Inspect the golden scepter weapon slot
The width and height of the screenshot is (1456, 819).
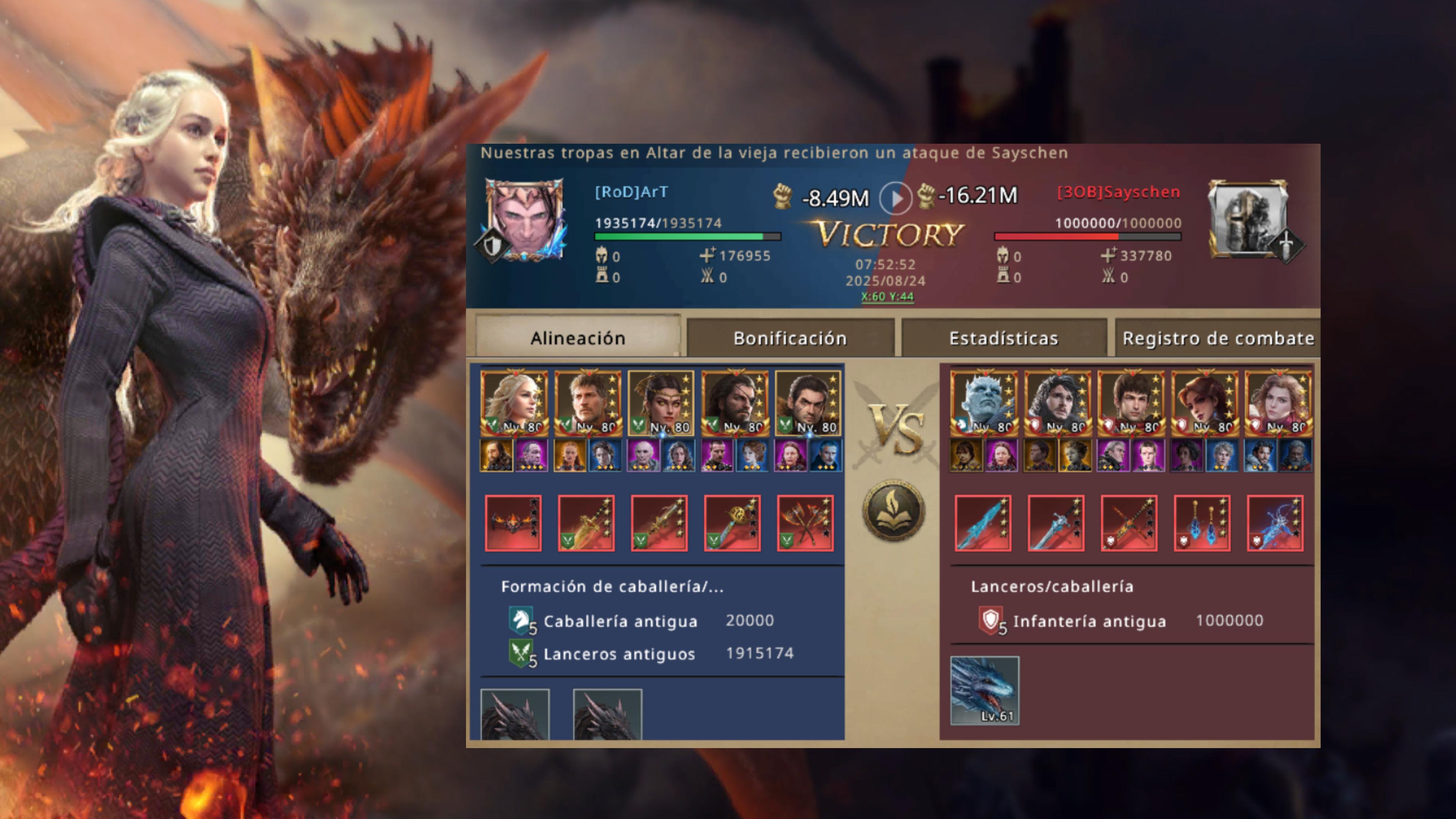coord(732,523)
